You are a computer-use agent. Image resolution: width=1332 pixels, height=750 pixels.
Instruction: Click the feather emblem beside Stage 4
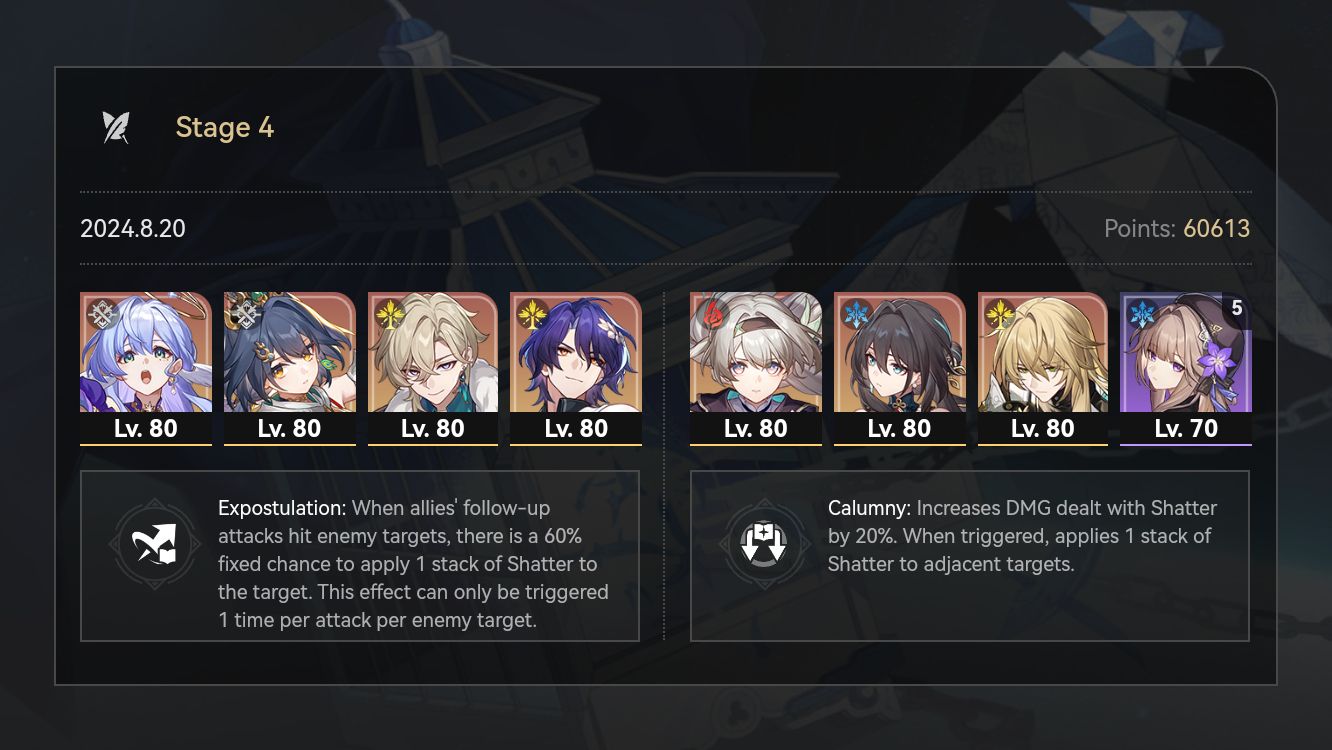click(x=116, y=126)
